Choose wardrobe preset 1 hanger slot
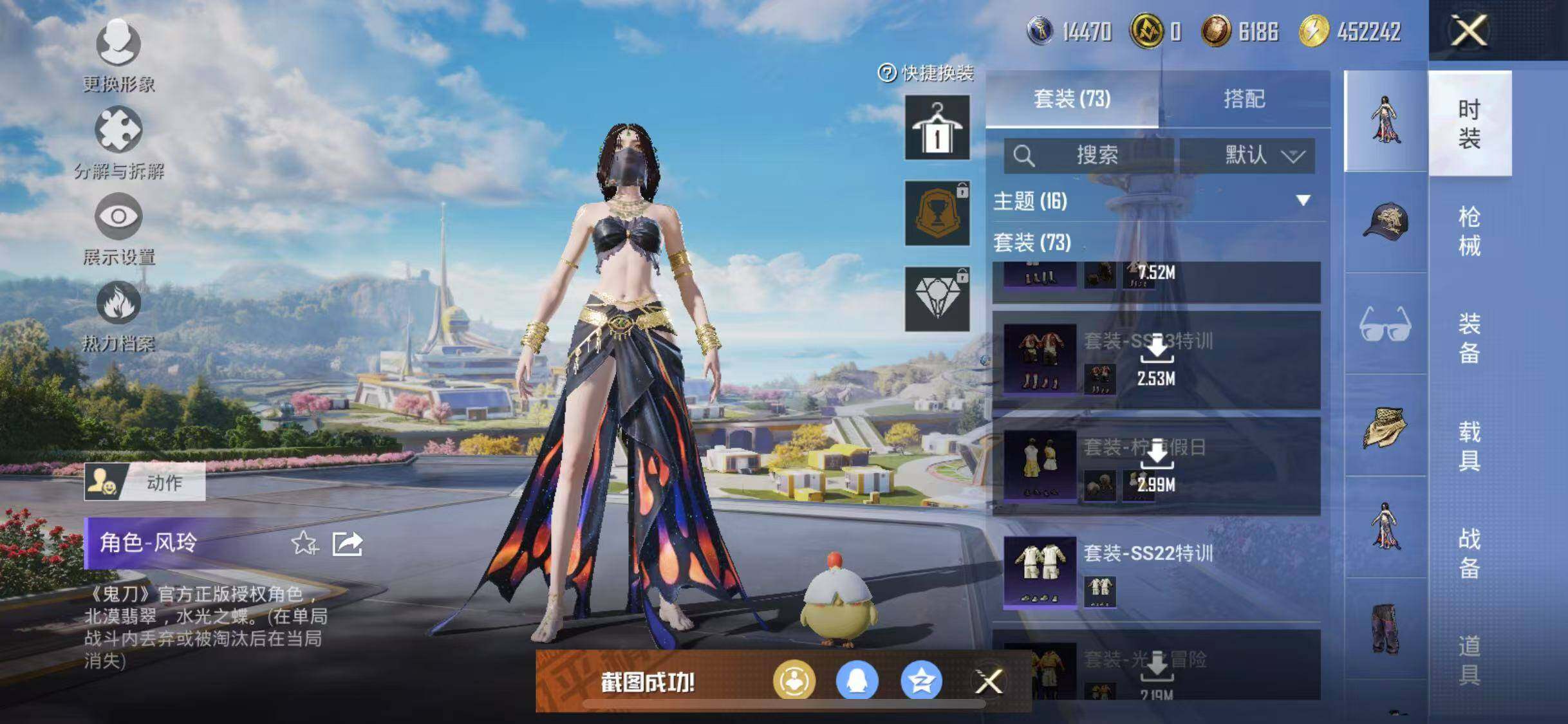1568x724 pixels. click(x=937, y=127)
